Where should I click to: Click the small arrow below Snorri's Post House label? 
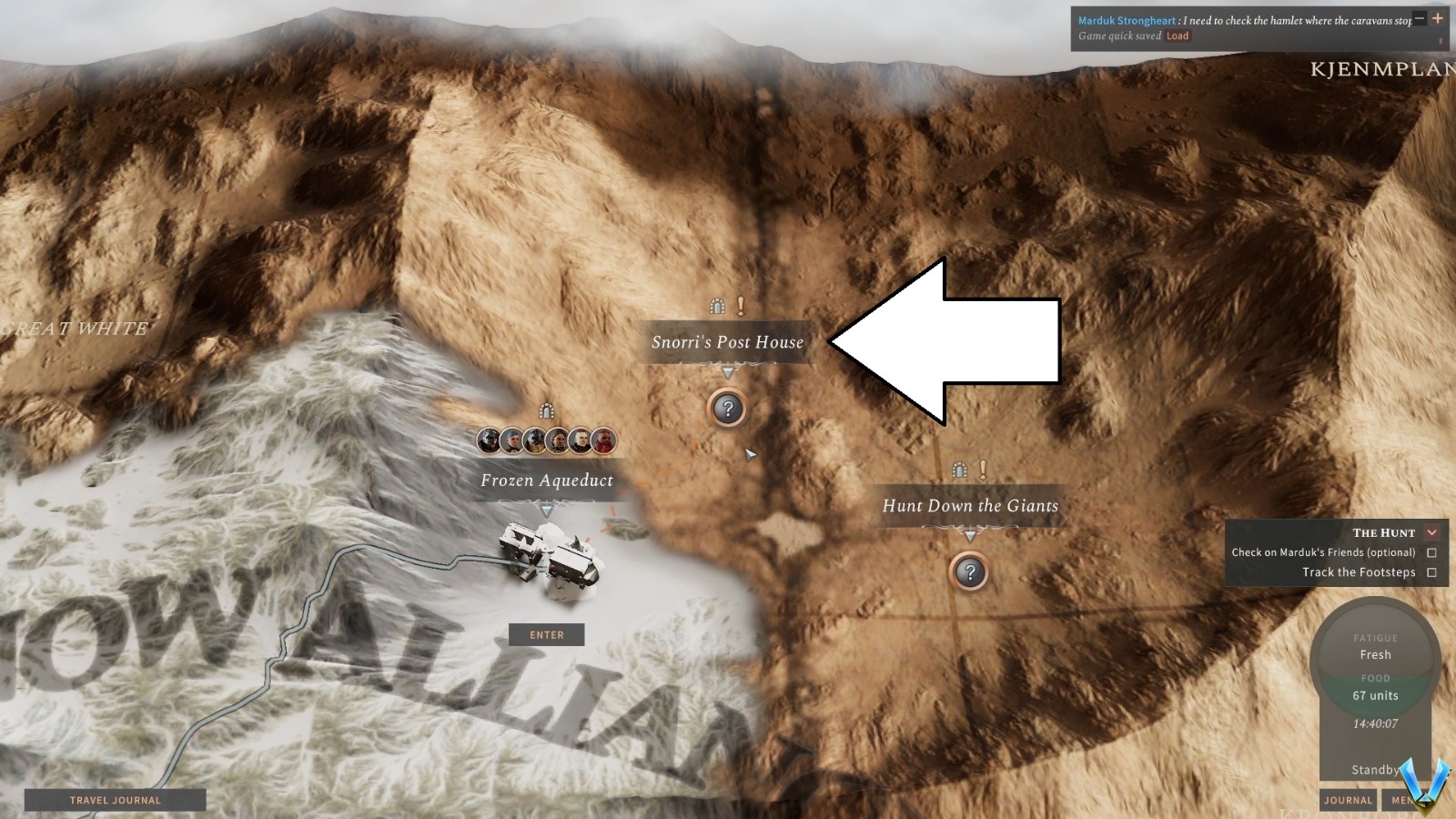pos(726,371)
